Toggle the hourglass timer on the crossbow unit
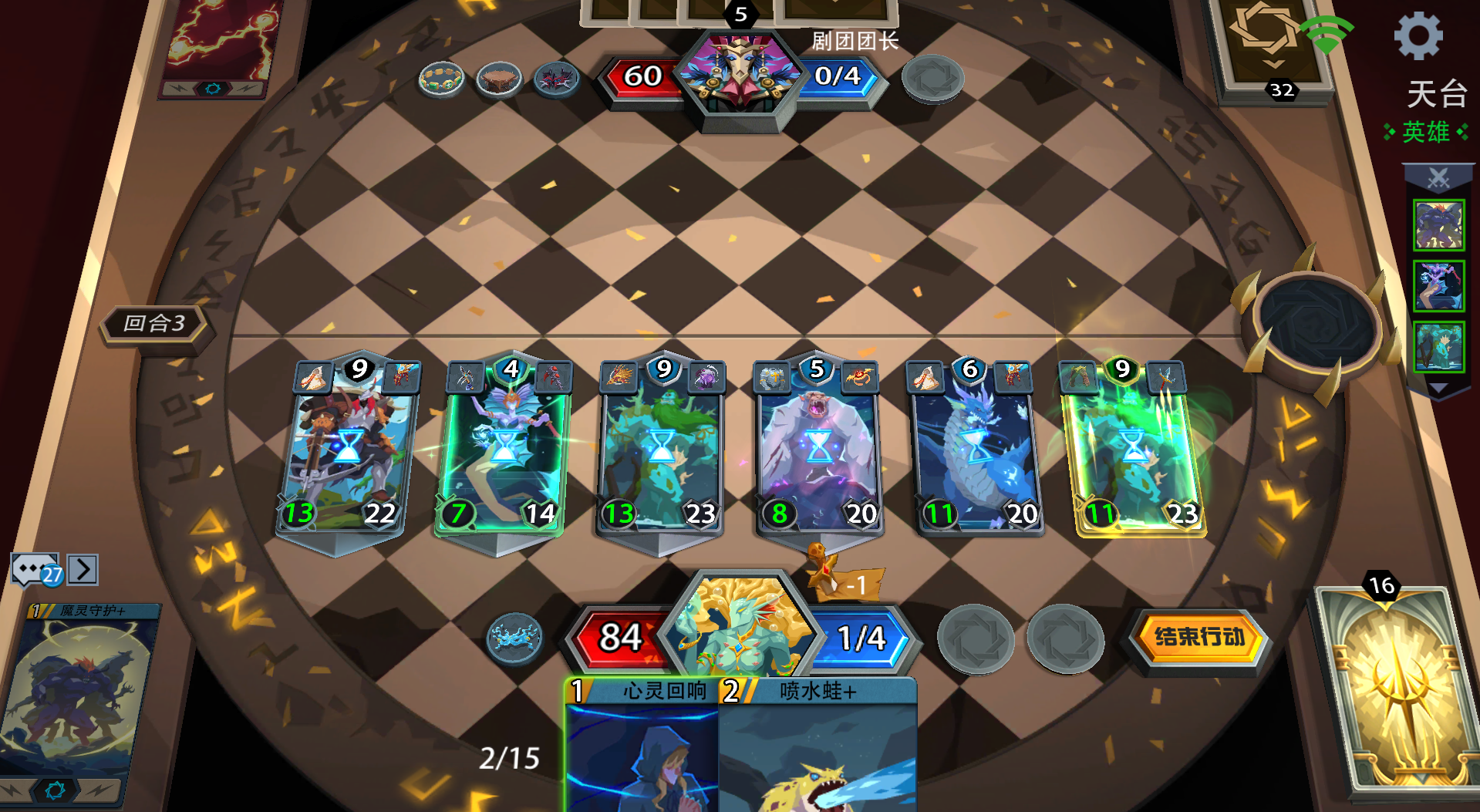The height and width of the screenshot is (812, 1480). (x=351, y=446)
